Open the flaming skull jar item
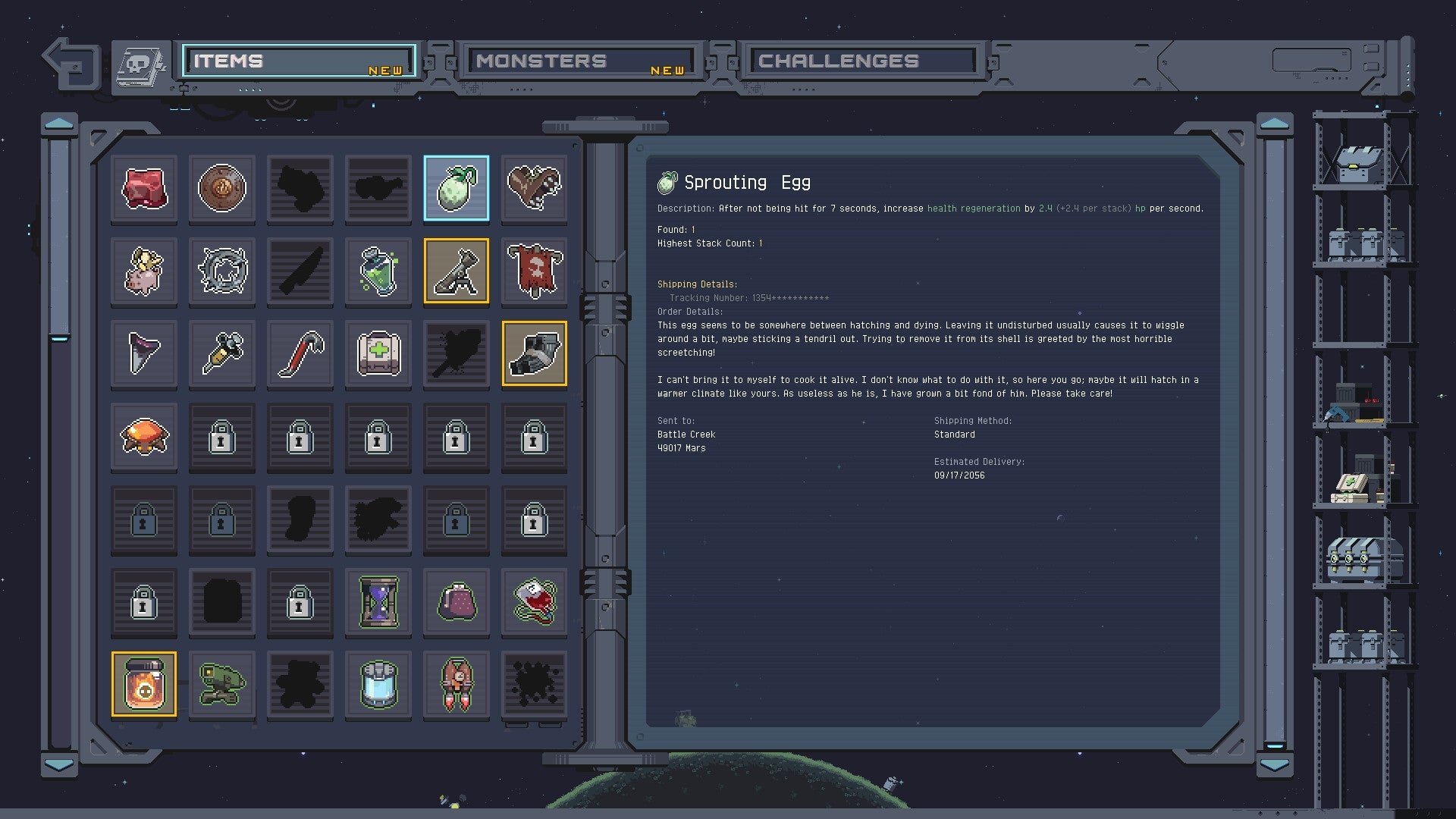Viewport: 1456px width, 819px height. tap(143, 684)
